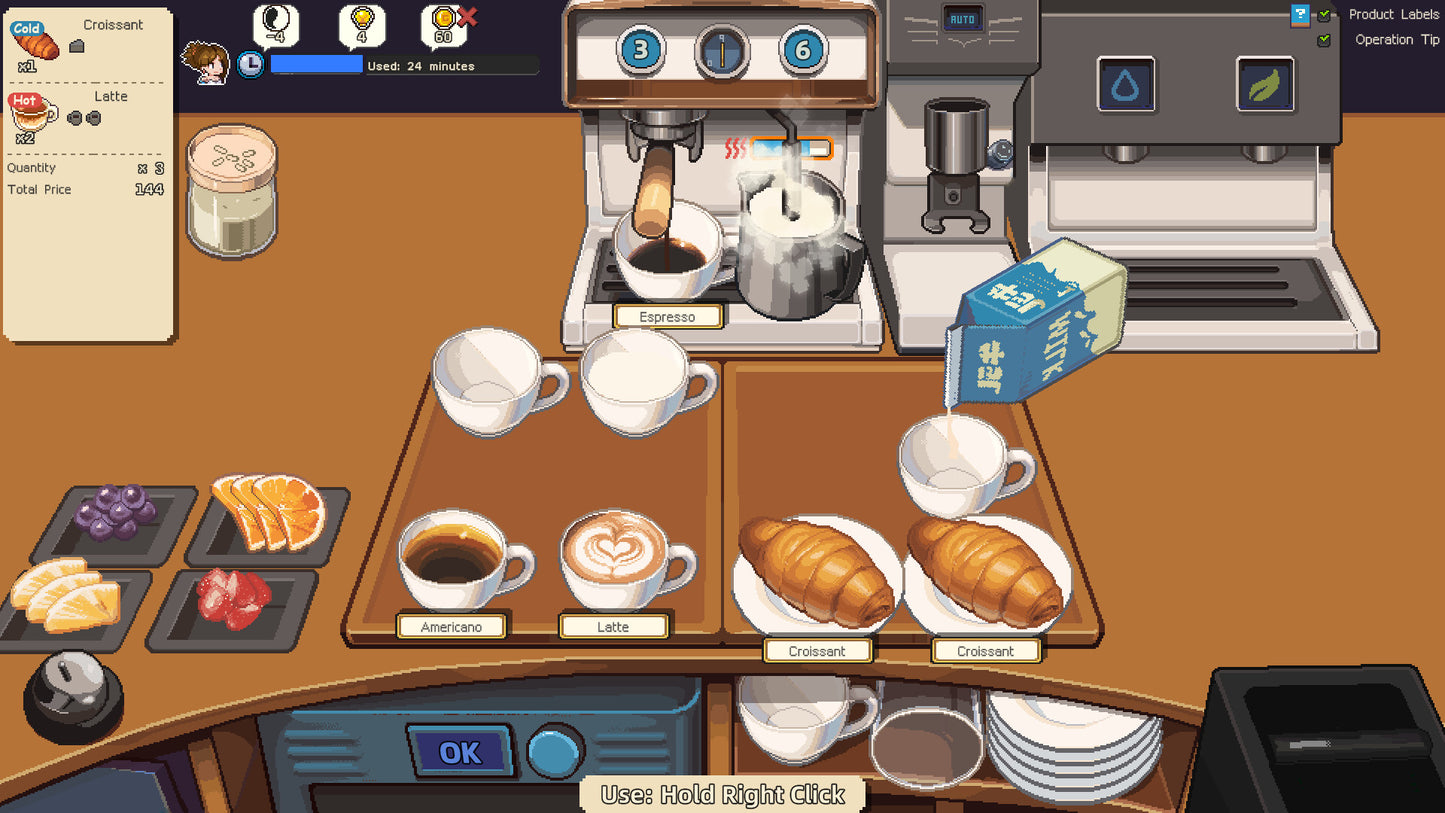Click the orange heating progress bar
Screen dimensions: 1445x813
(x=793, y=146)
